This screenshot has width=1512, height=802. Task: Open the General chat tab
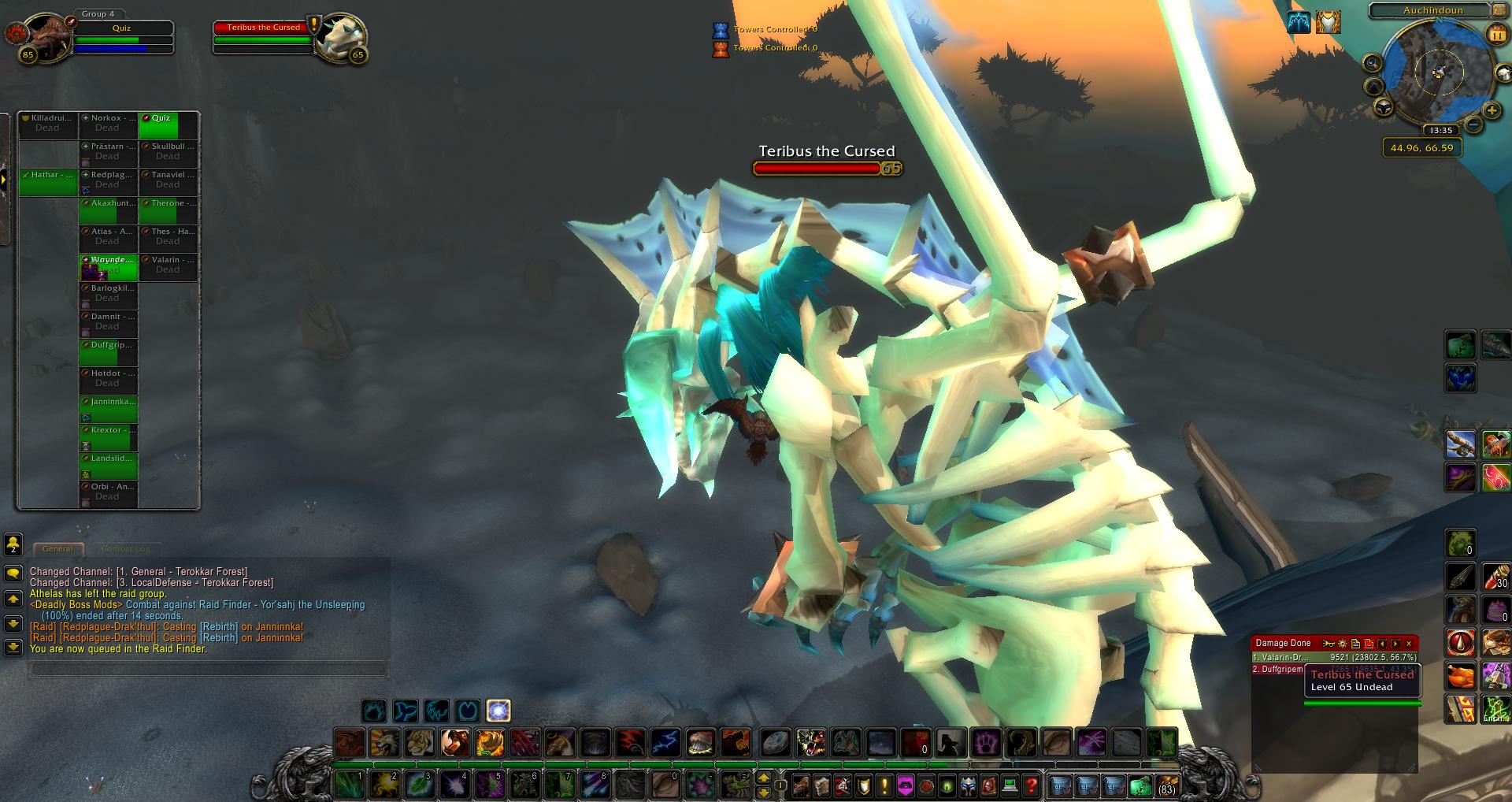click(x=57, y=548)
